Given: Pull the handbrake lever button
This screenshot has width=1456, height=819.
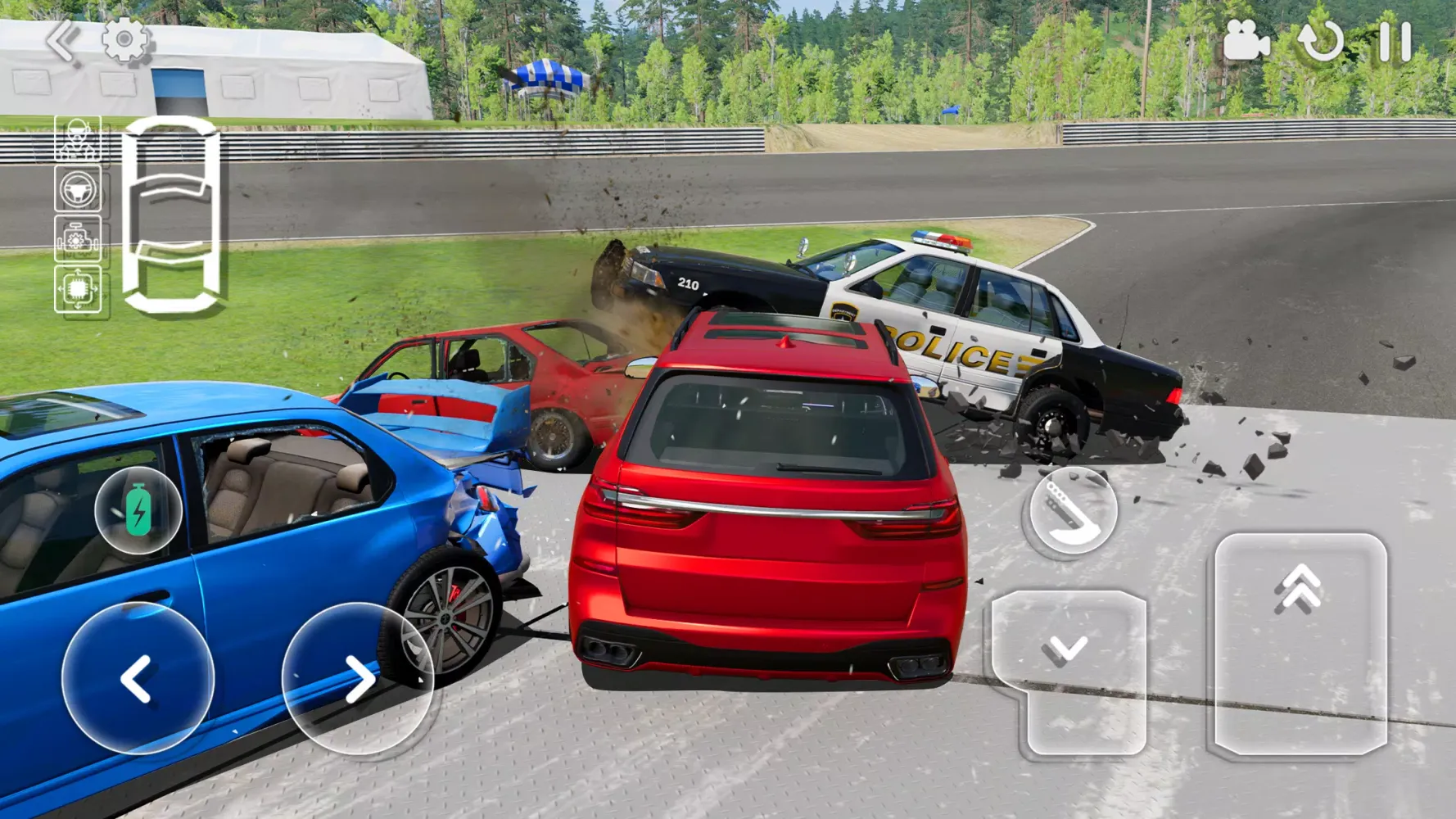Looking at the screenshot, I should click(x=1073, y=512).
